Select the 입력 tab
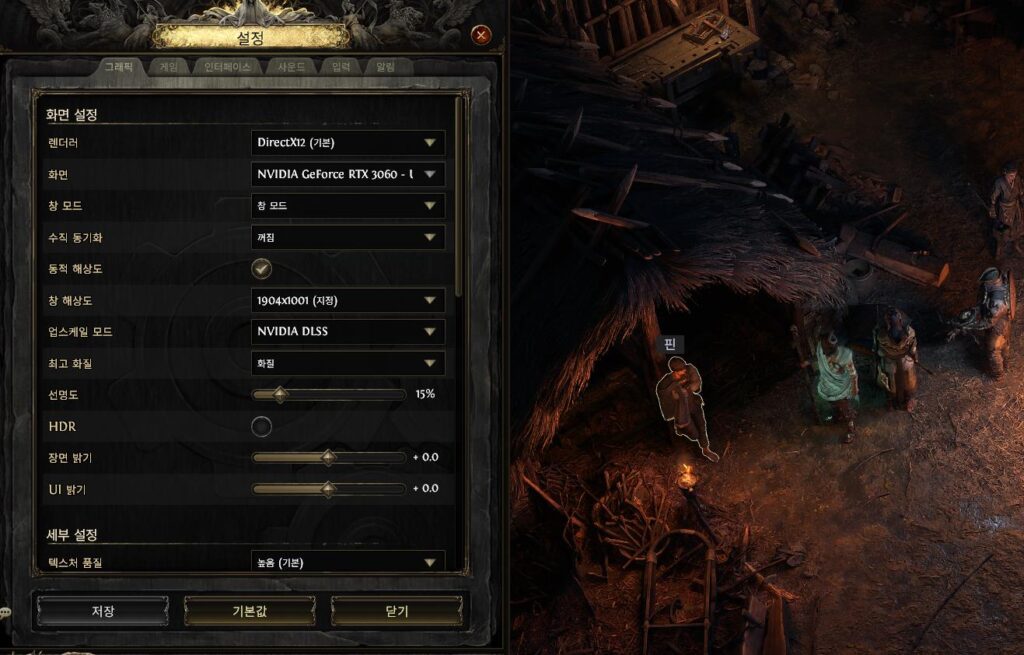Image resolution: width=1024 pixels, height=655 pixels. click(341, 67)
